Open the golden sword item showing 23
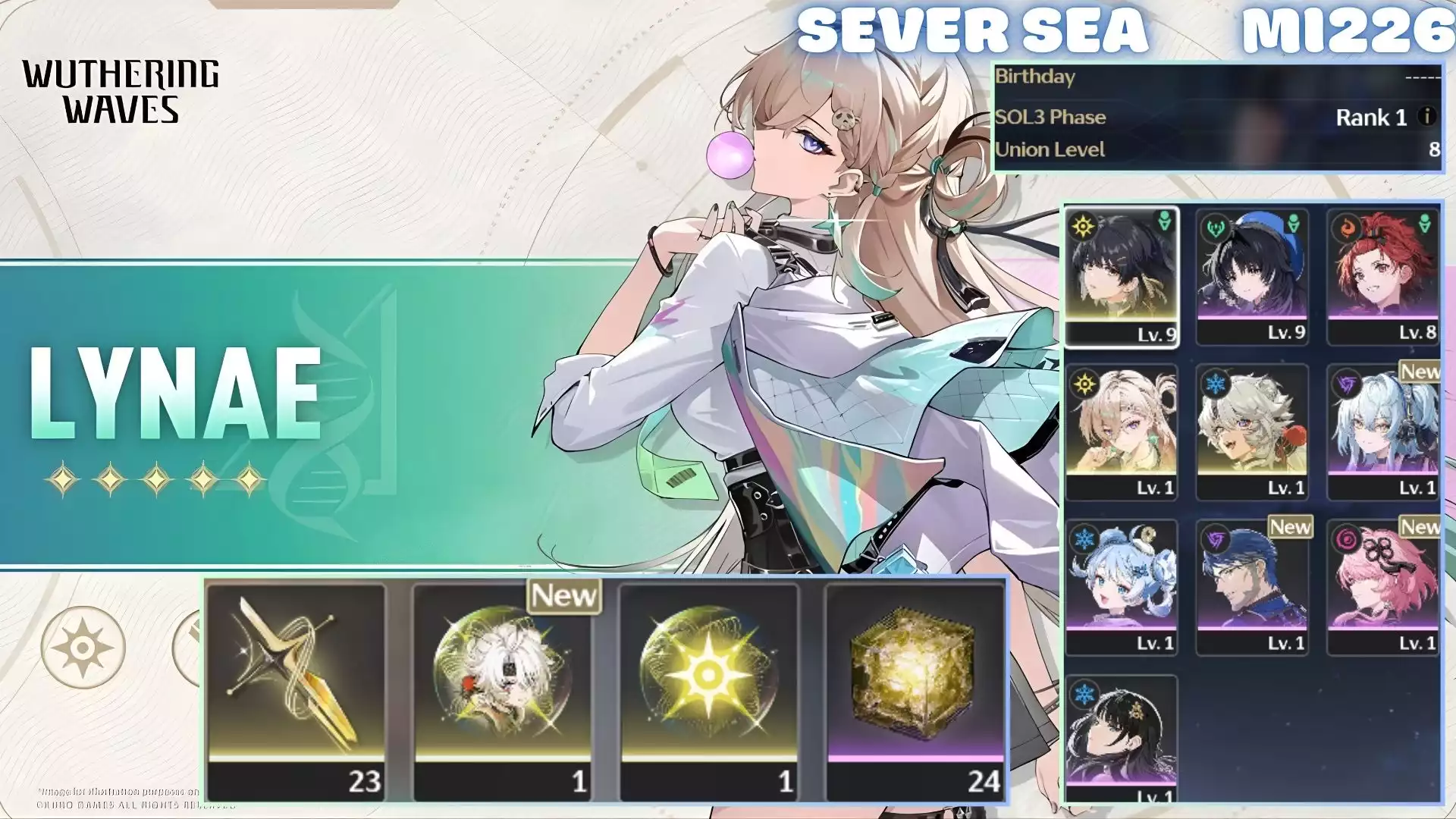This screenshot has width=1456, height=819. coord(298,682)
